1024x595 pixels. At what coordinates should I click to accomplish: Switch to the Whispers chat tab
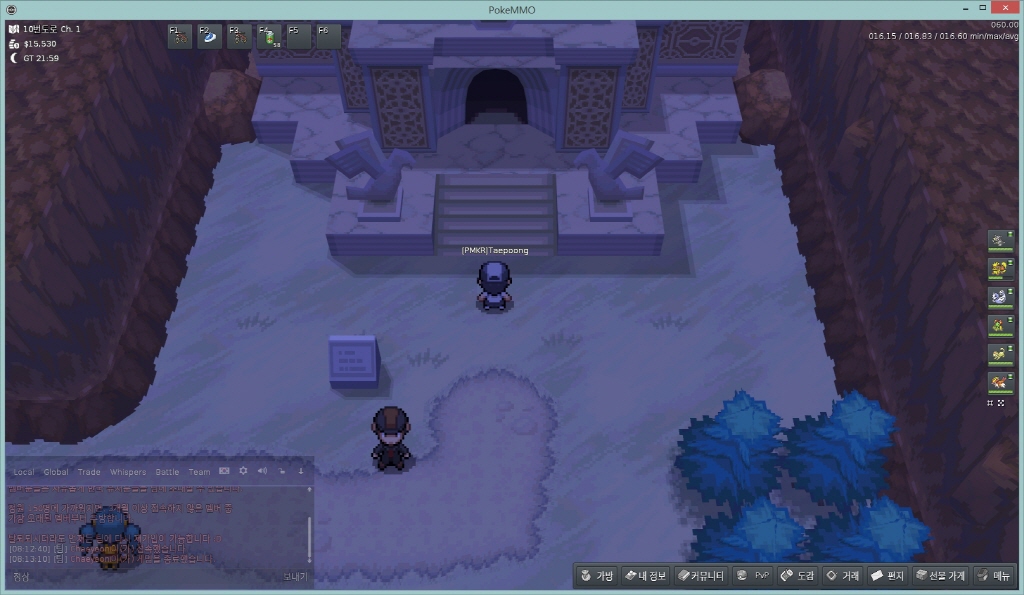[x=127, y=472]
